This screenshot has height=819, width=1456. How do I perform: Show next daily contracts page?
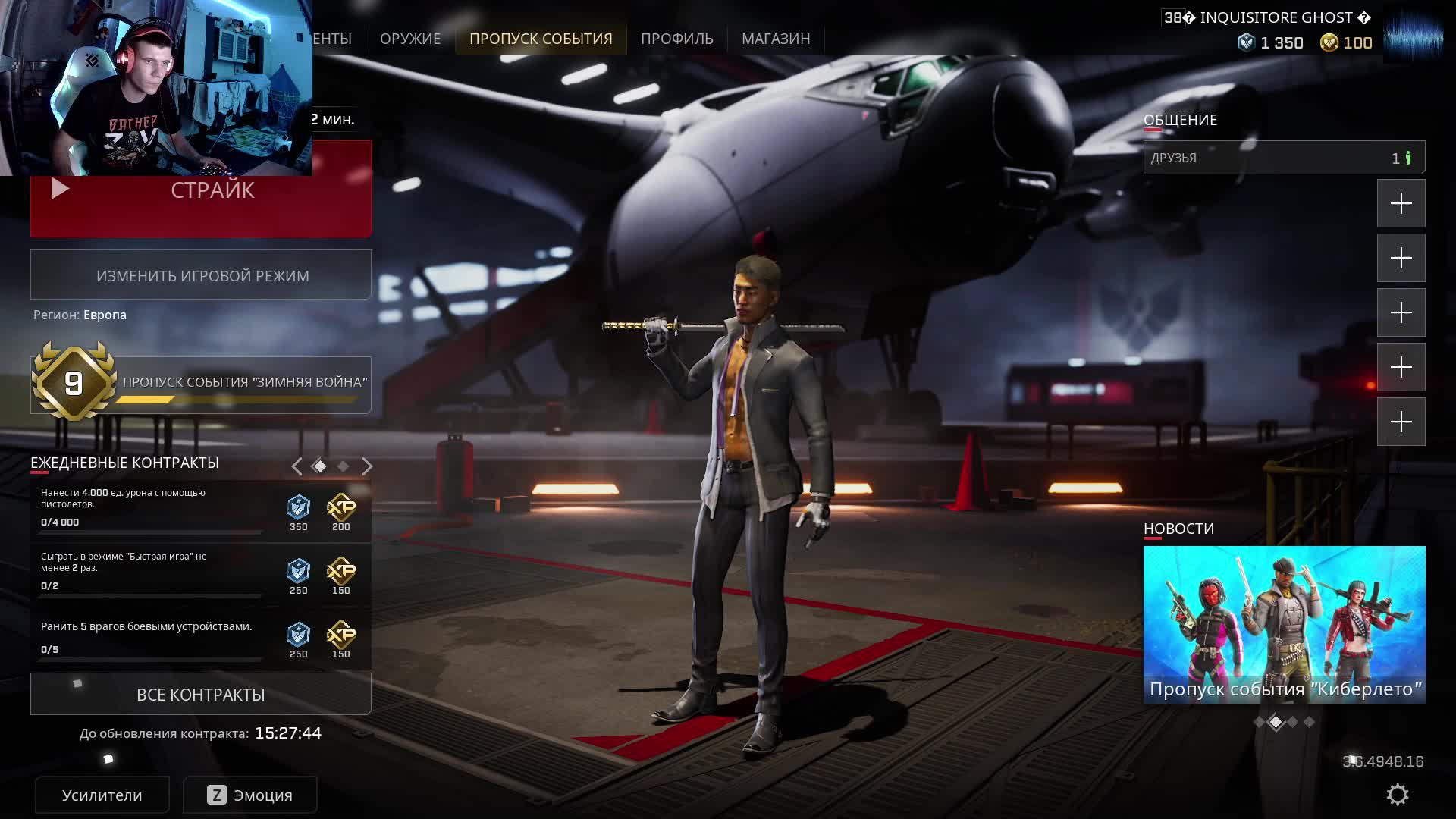367,466
